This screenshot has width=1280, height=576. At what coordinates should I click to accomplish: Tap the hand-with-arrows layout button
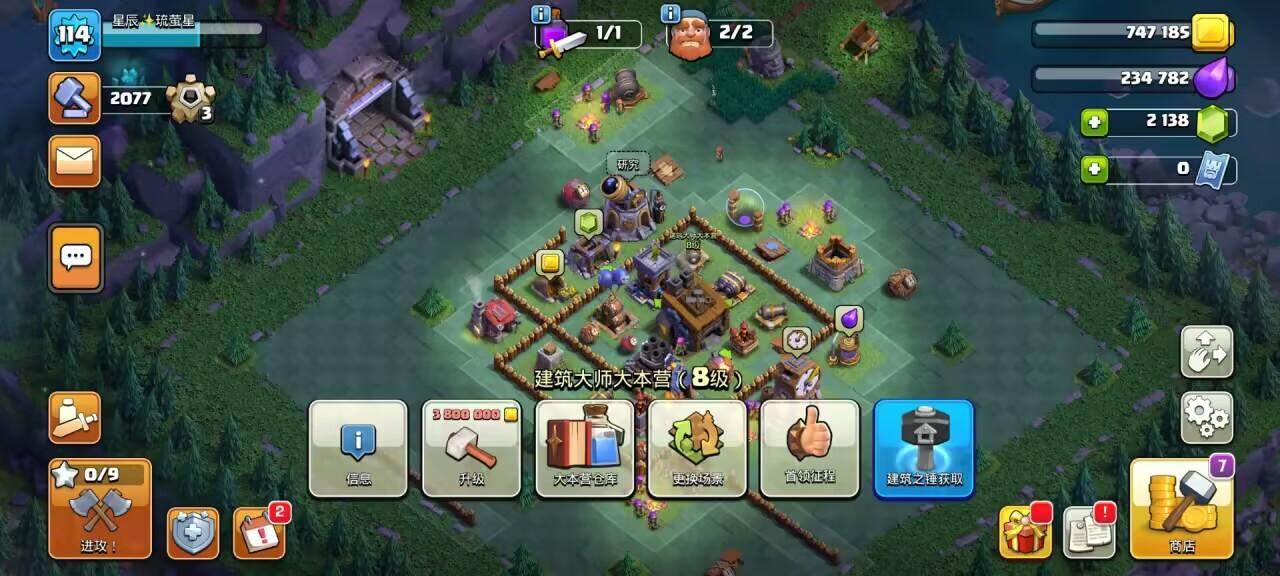(1207, 351)
